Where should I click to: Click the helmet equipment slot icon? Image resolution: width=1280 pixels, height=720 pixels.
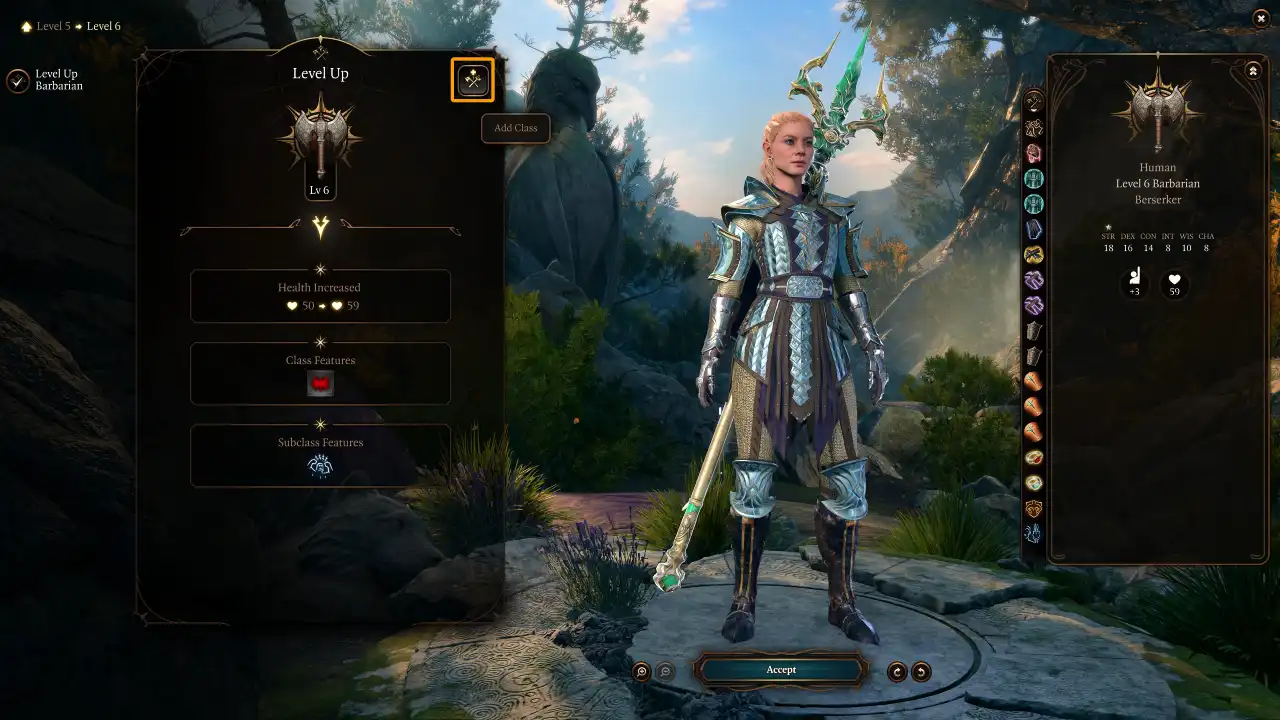click(1034, 153)
